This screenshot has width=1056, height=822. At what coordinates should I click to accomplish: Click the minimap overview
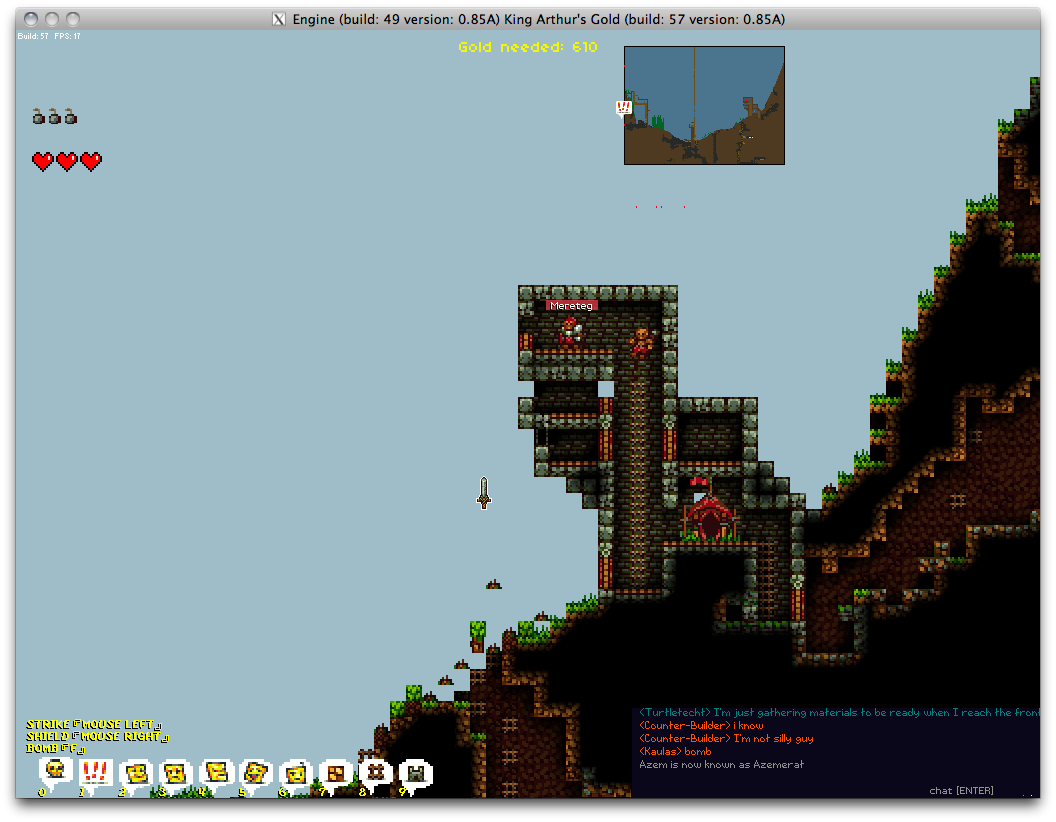(x=704, y=105)
